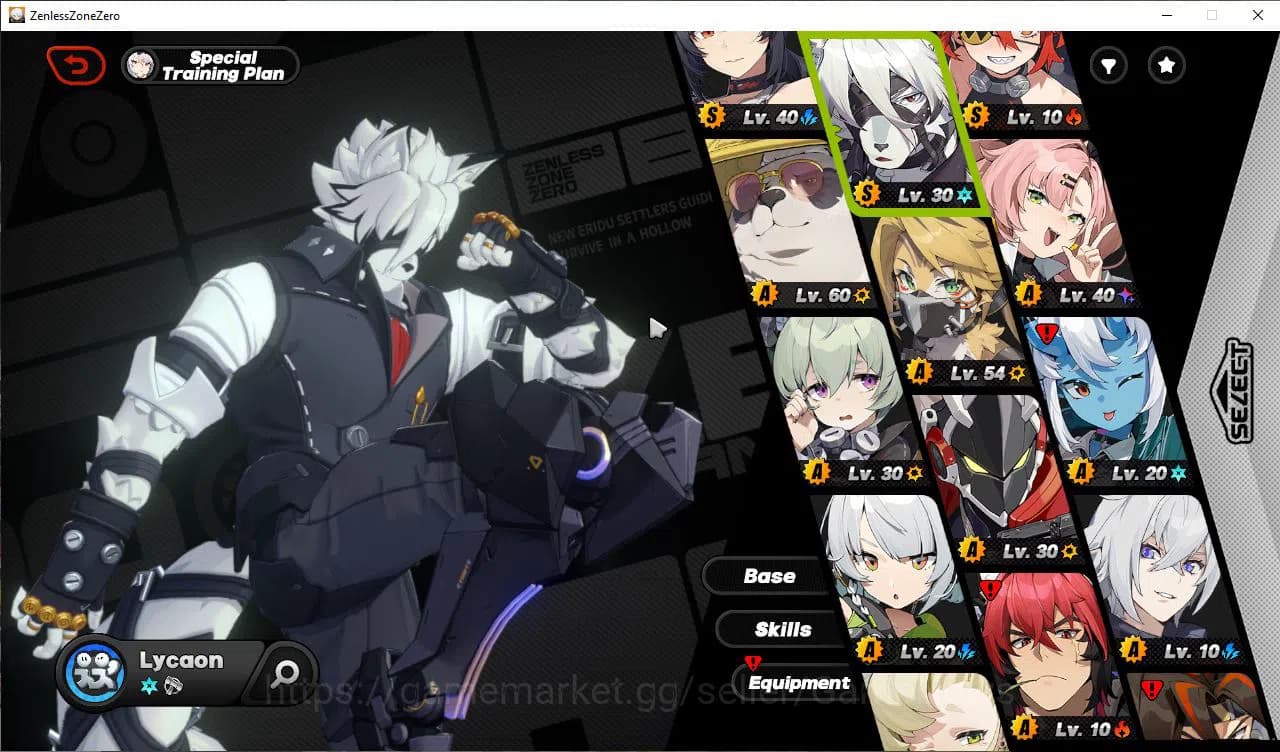This screenshot has height=752, width=1280.
Task: Click Lycaon's Stun specialty icon
Action: [171, 684]
